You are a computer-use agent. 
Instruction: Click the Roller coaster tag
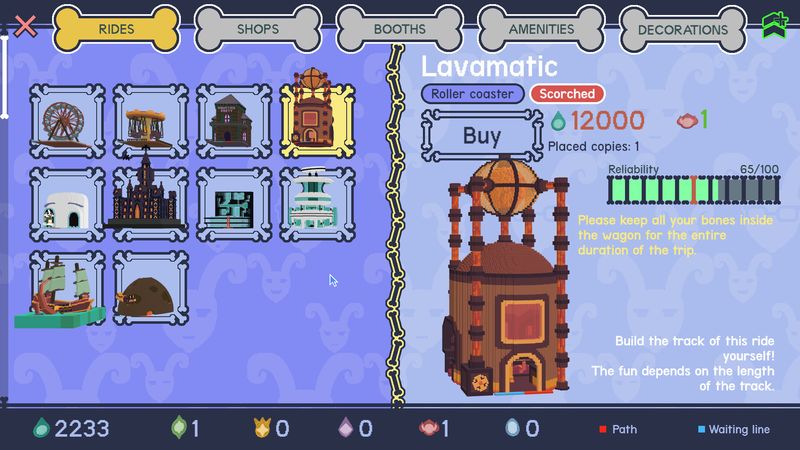[x=473, y=94]
